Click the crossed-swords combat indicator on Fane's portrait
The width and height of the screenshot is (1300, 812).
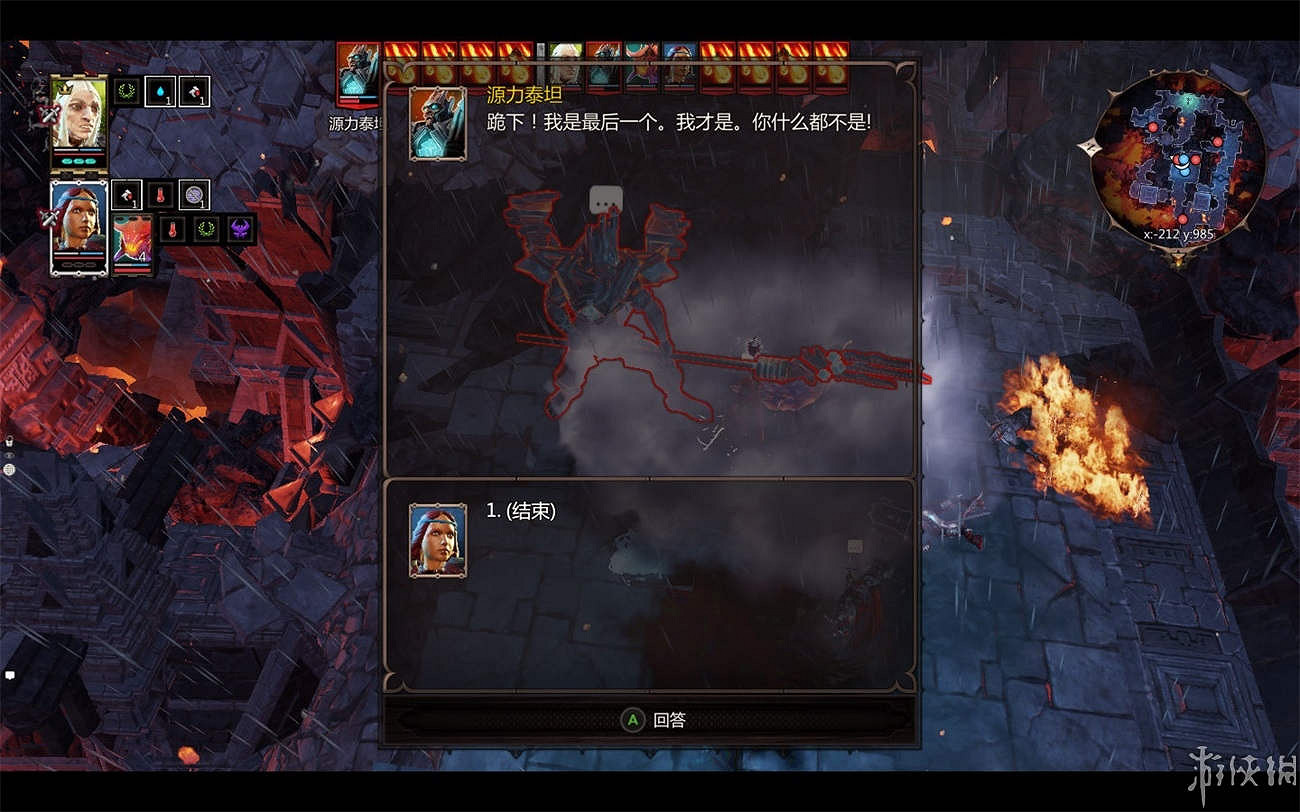pos(49,114)
